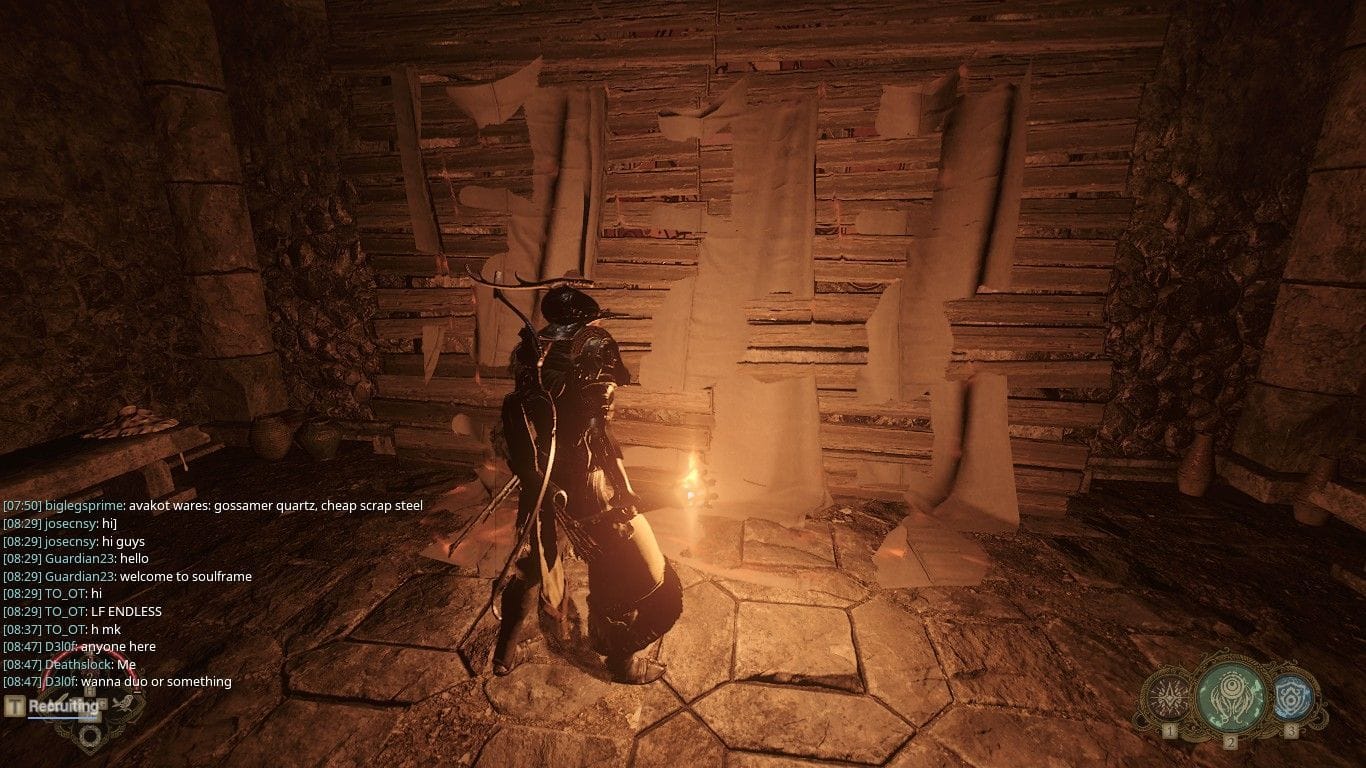Click the chat input line under Recruiting

coord(60,718)
